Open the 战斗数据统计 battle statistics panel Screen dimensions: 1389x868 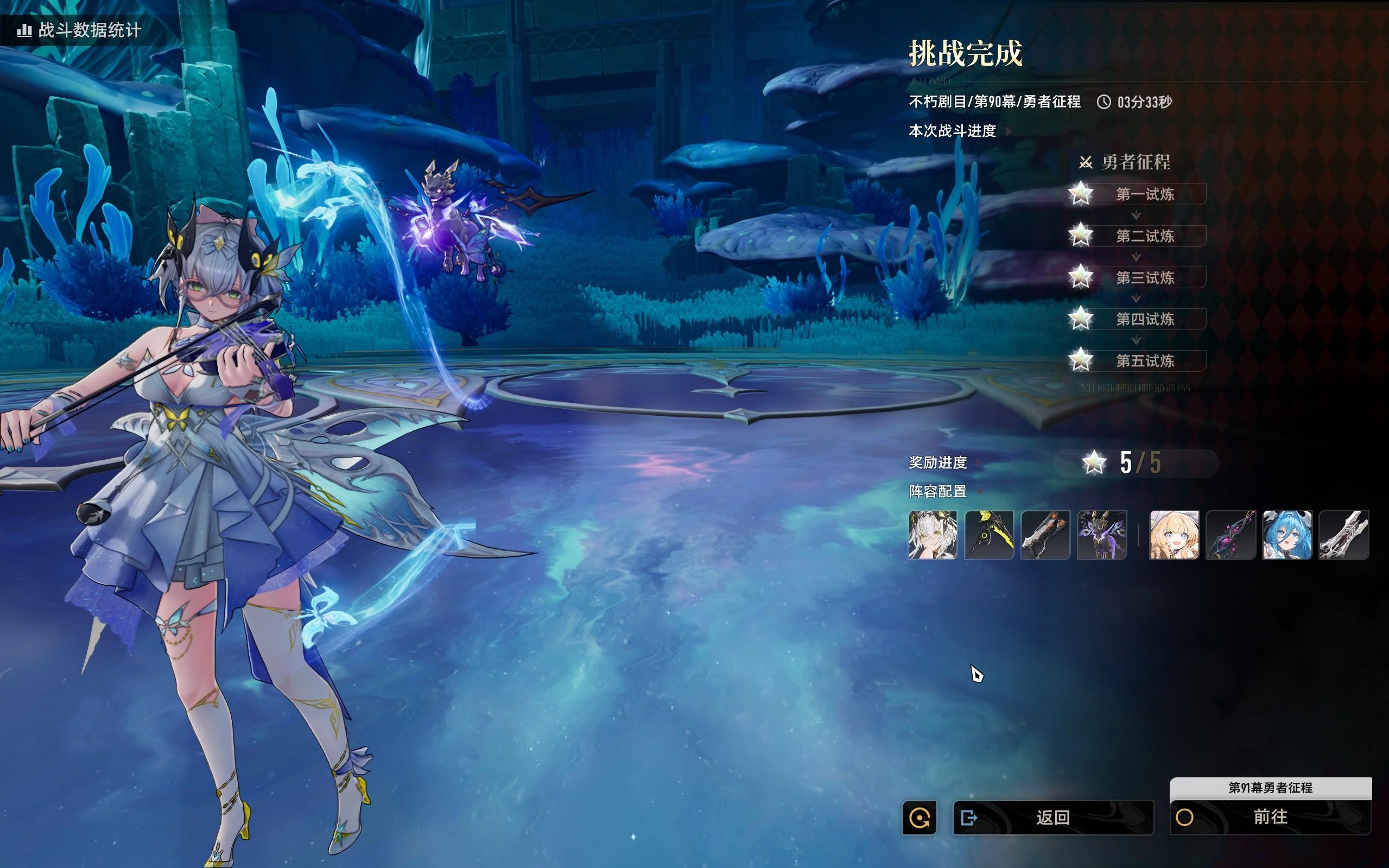pos(80,30)
